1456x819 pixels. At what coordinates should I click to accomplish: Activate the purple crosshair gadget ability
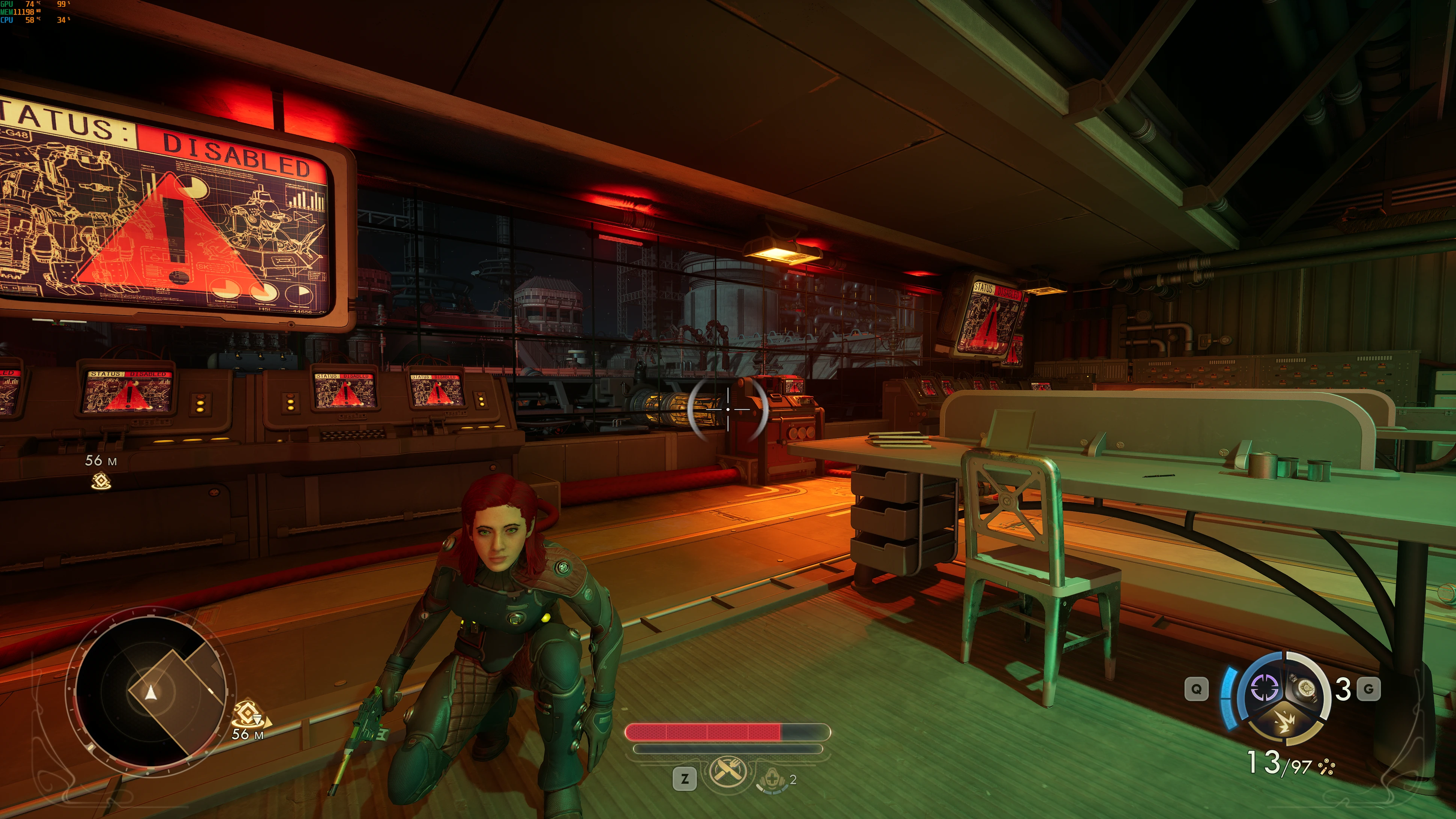click(x=1265, y=687)
